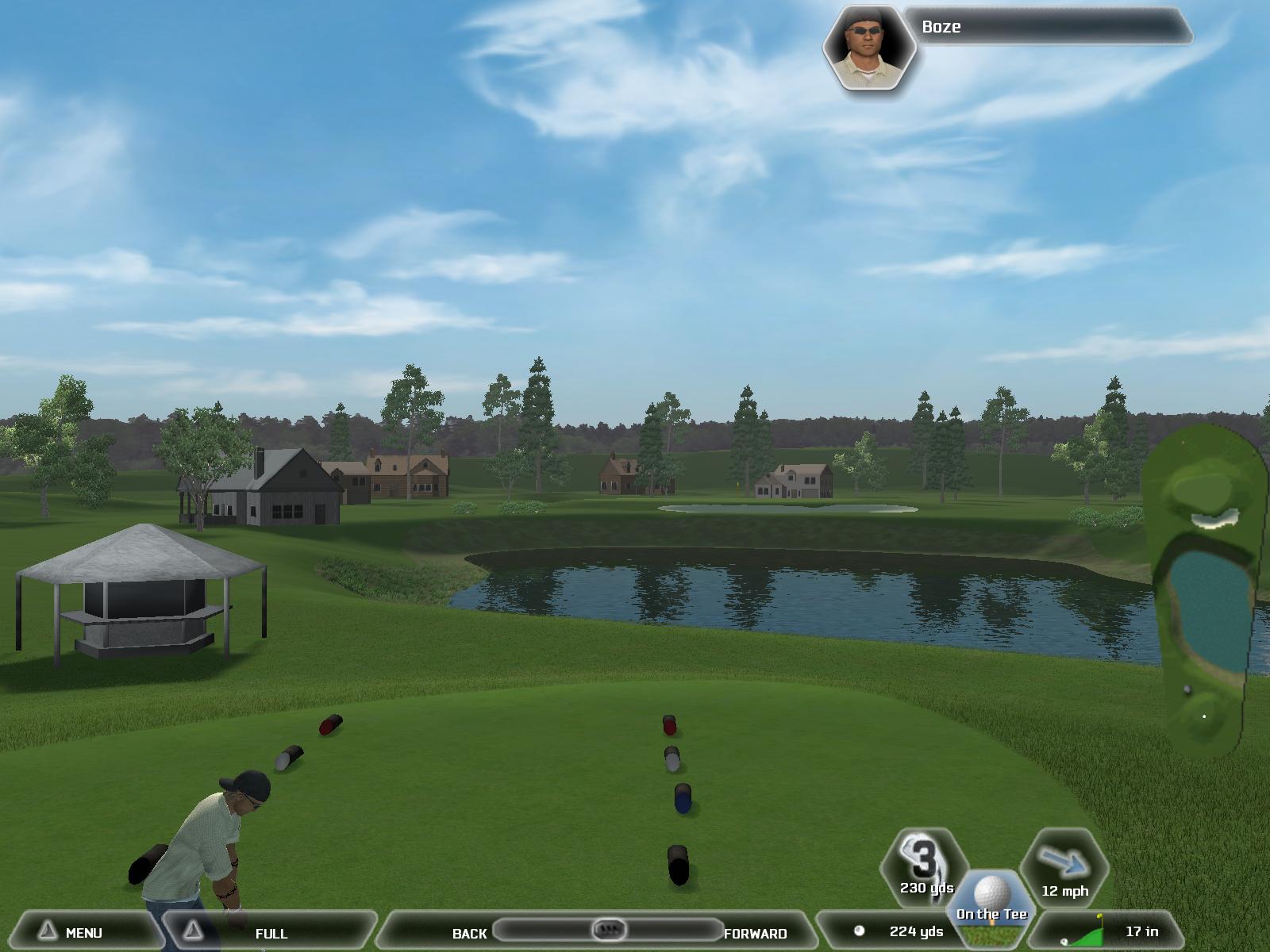Screen dimensions: 1270x952
Task: Choose the 3 club 230 yds selector
Action: tap(926, 866)
